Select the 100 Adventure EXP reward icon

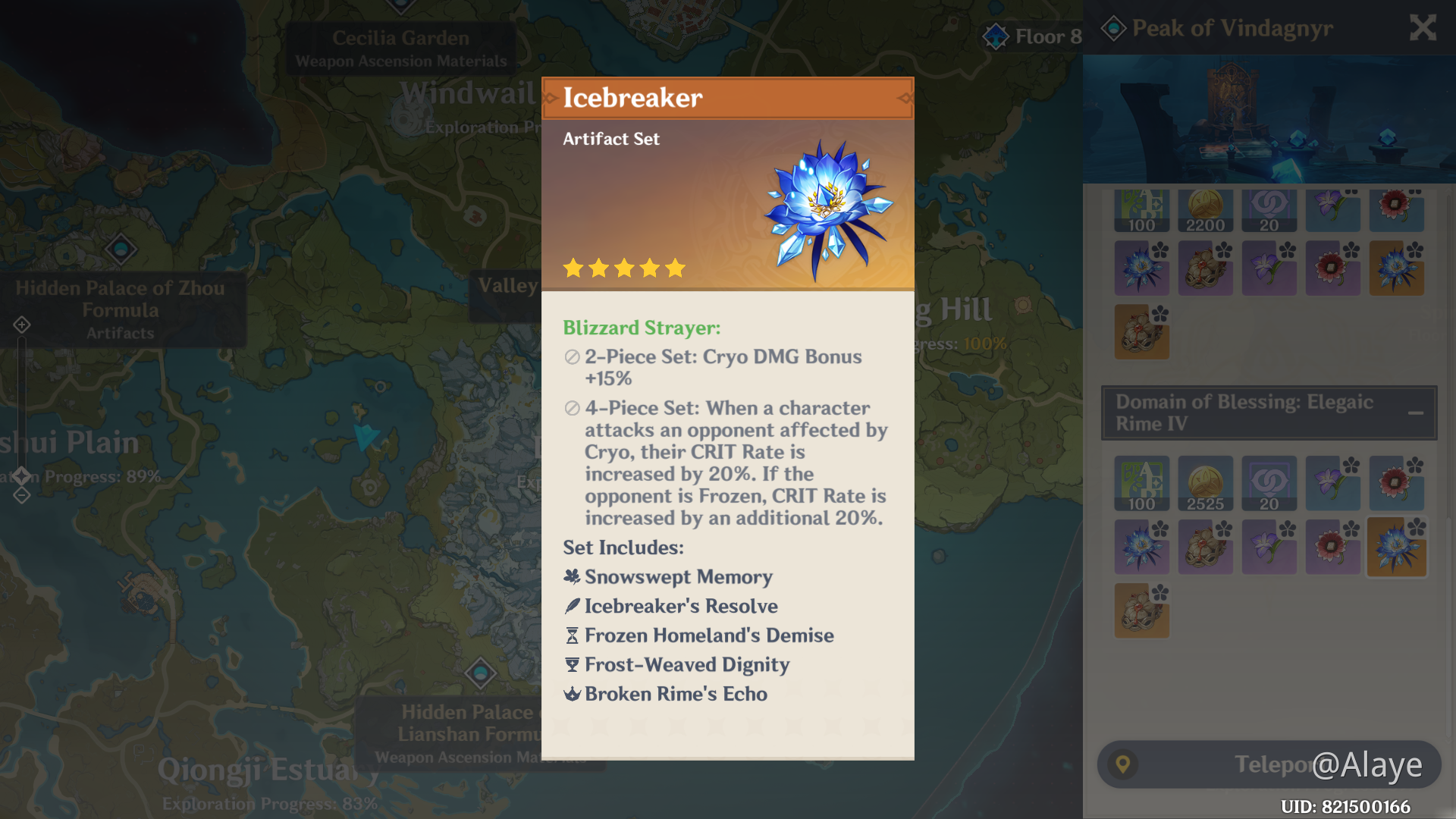pyautogui.click(x=1141, y=483)
